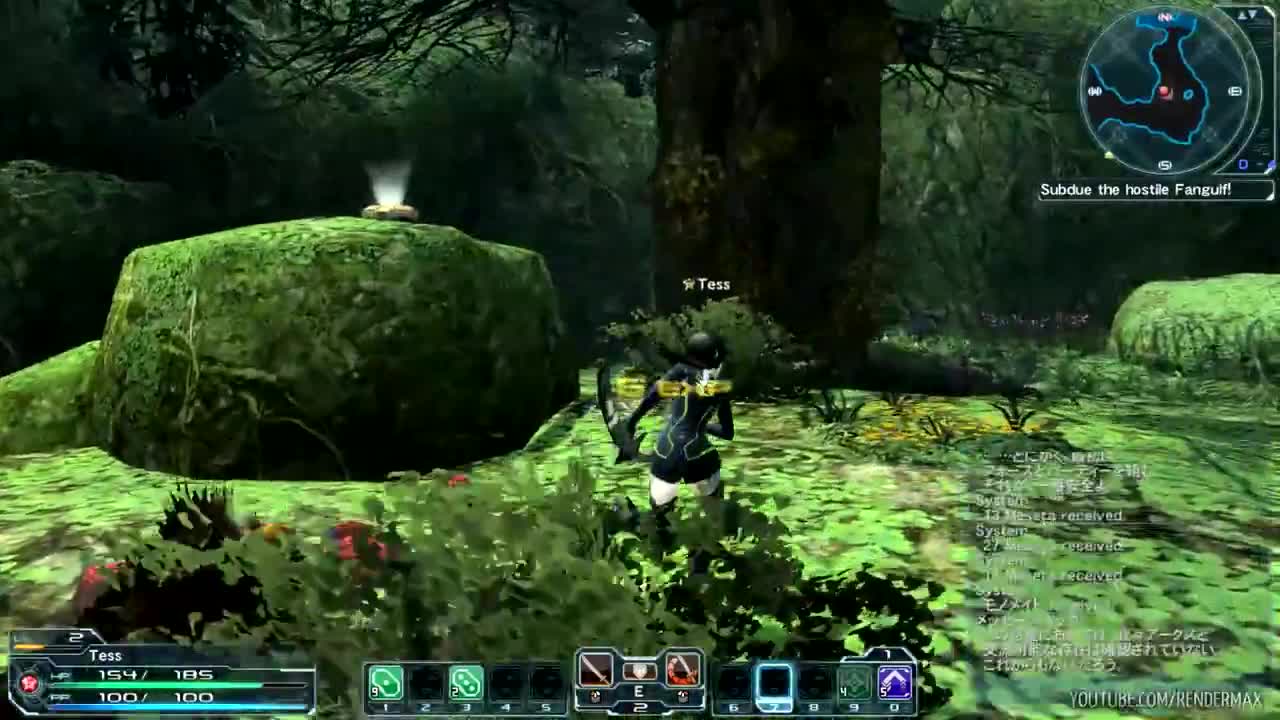Click the photon art icon beside the weapon palette

[681, 672]
